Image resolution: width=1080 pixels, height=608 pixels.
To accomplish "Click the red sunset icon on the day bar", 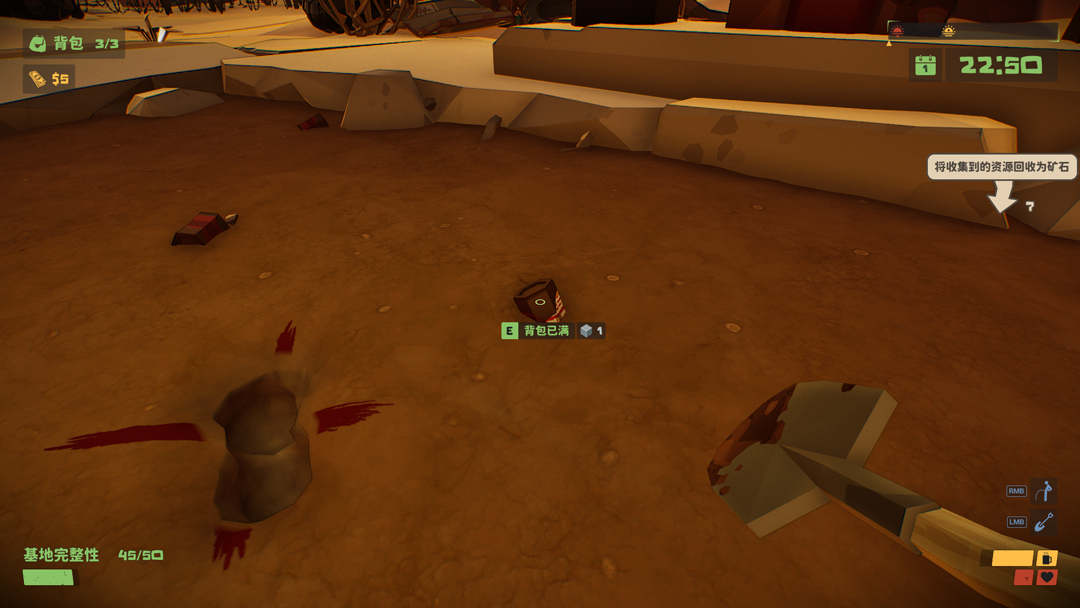I will coord(897,31).
